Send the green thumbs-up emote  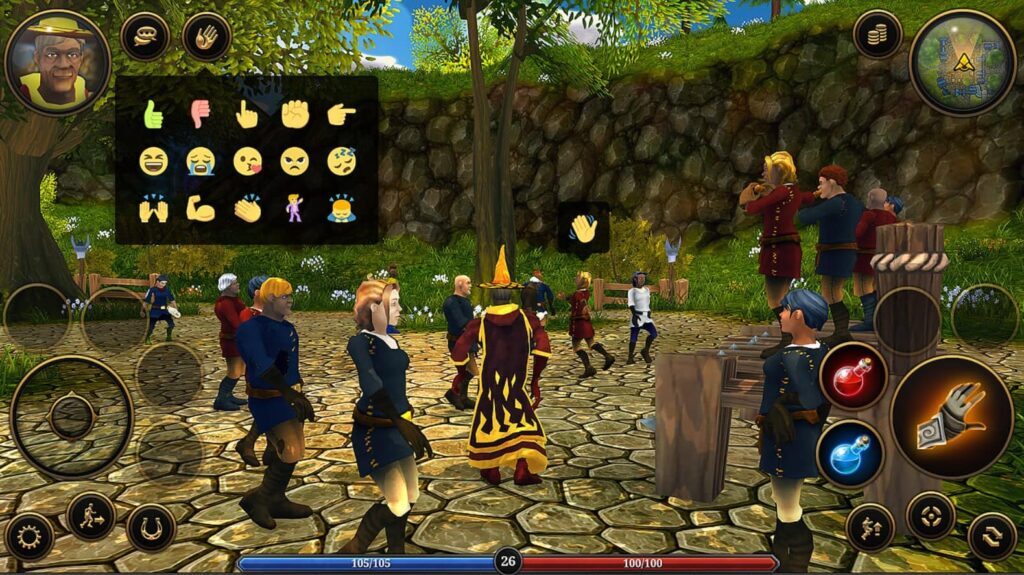tap(153, 115)
